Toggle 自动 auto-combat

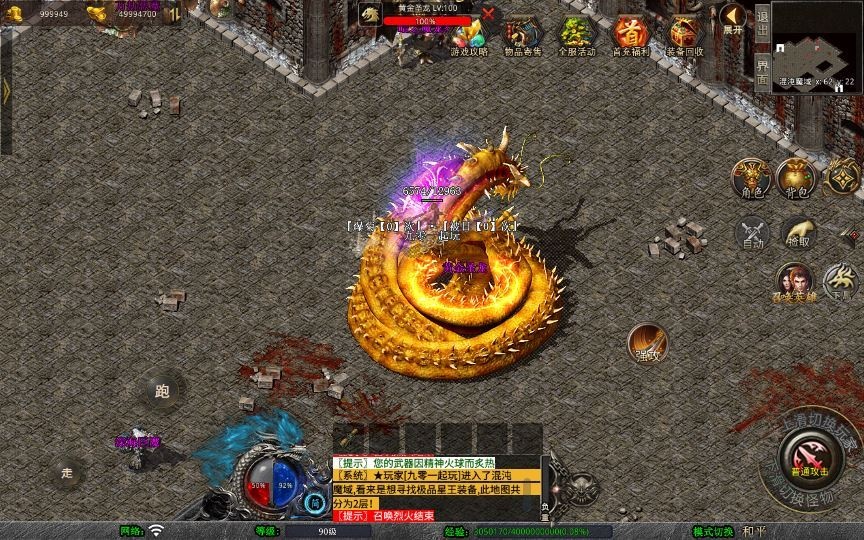pos(752,232)
